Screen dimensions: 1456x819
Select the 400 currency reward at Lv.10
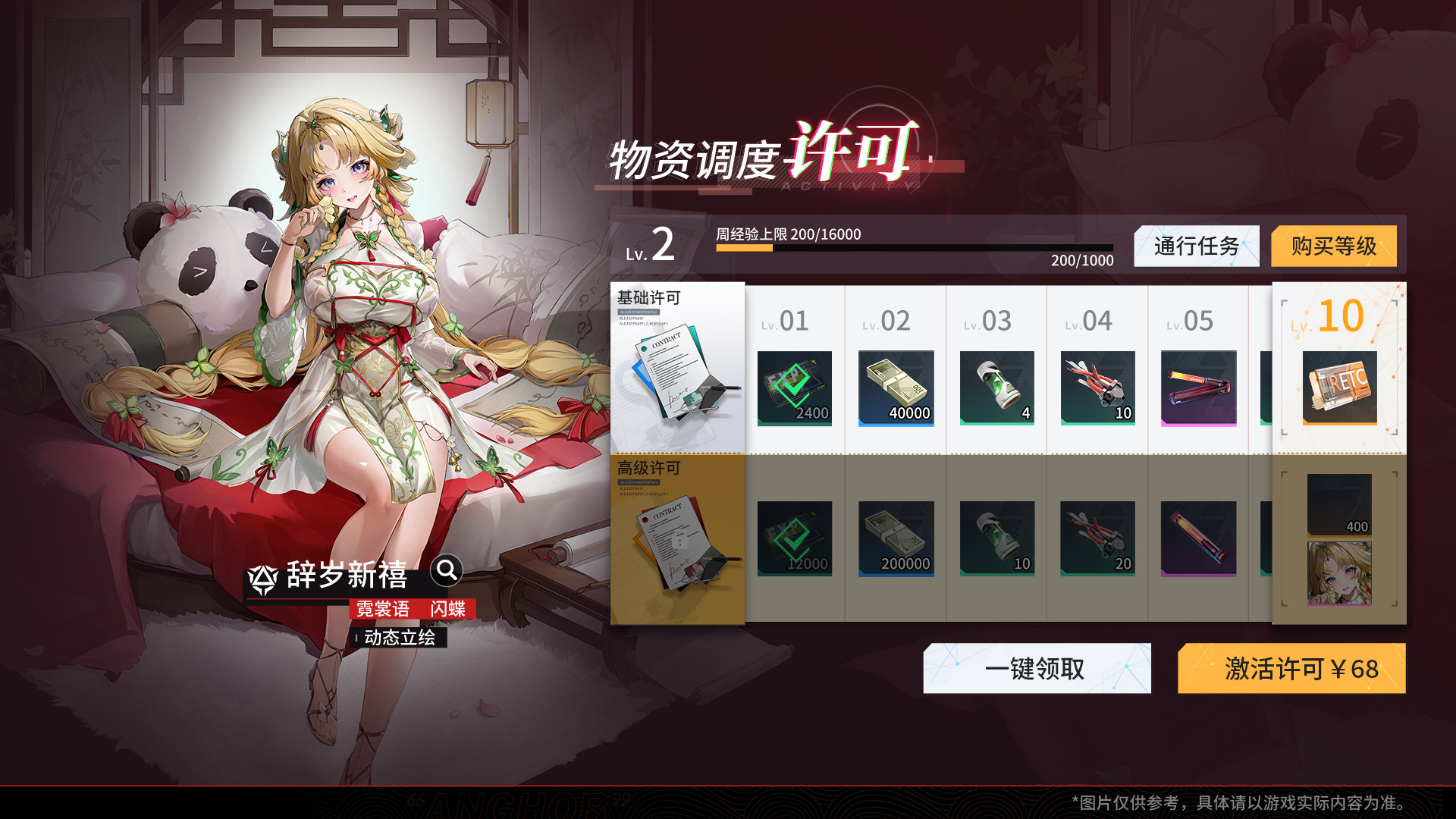coord(1338,504)
